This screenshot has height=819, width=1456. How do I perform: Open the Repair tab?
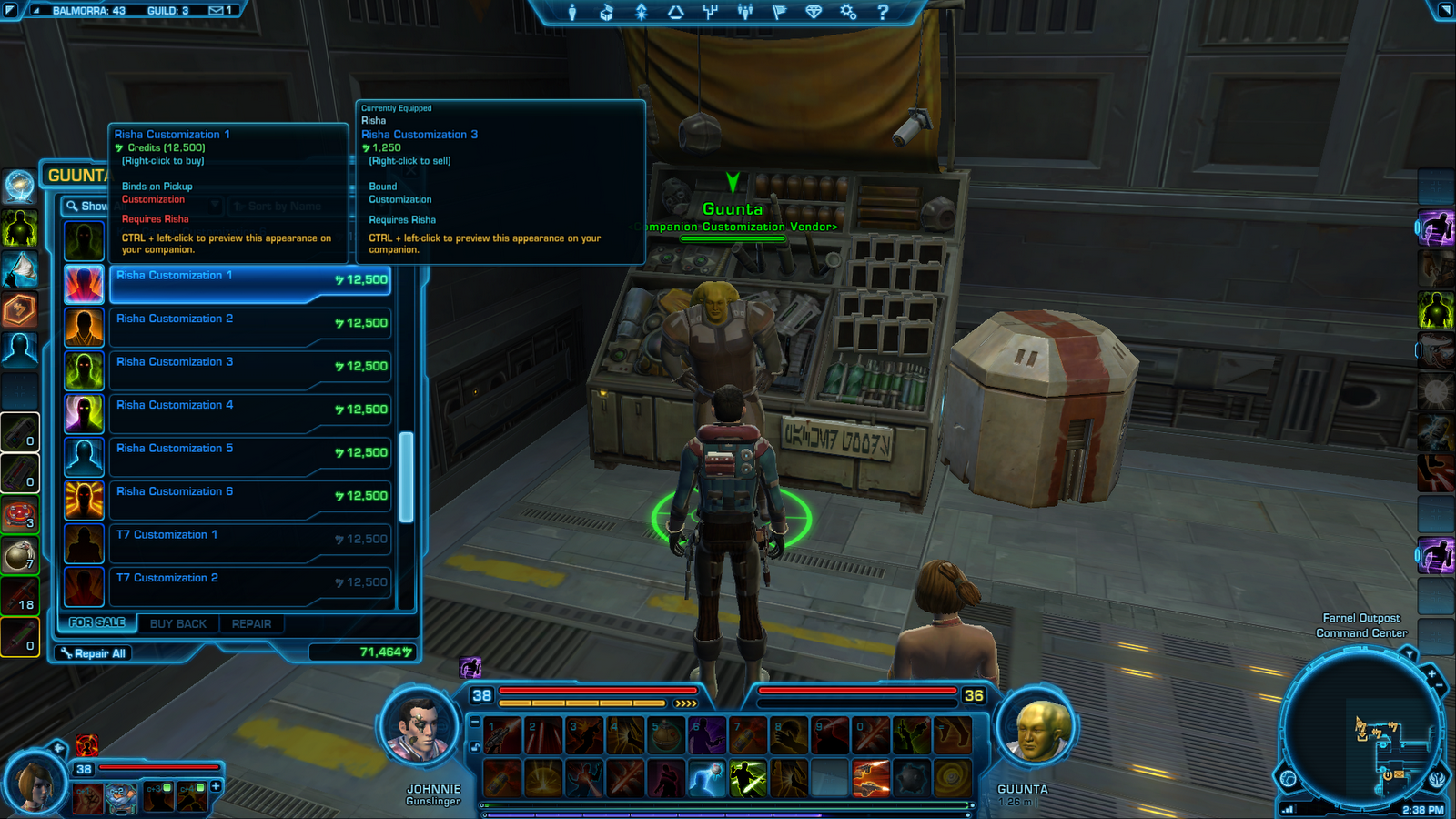click(251, 624)
